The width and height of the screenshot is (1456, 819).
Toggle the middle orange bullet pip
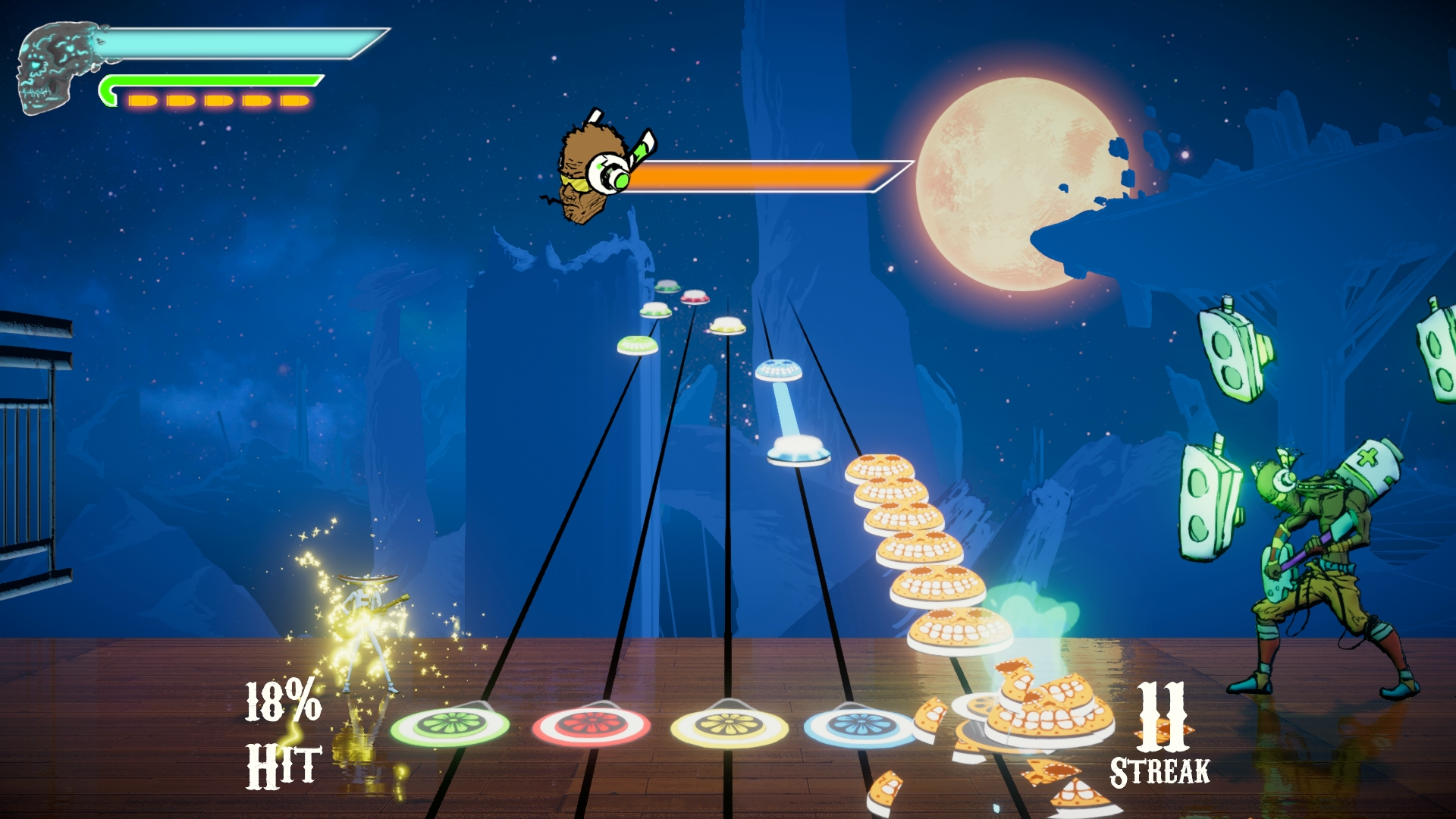pos(218,101)
